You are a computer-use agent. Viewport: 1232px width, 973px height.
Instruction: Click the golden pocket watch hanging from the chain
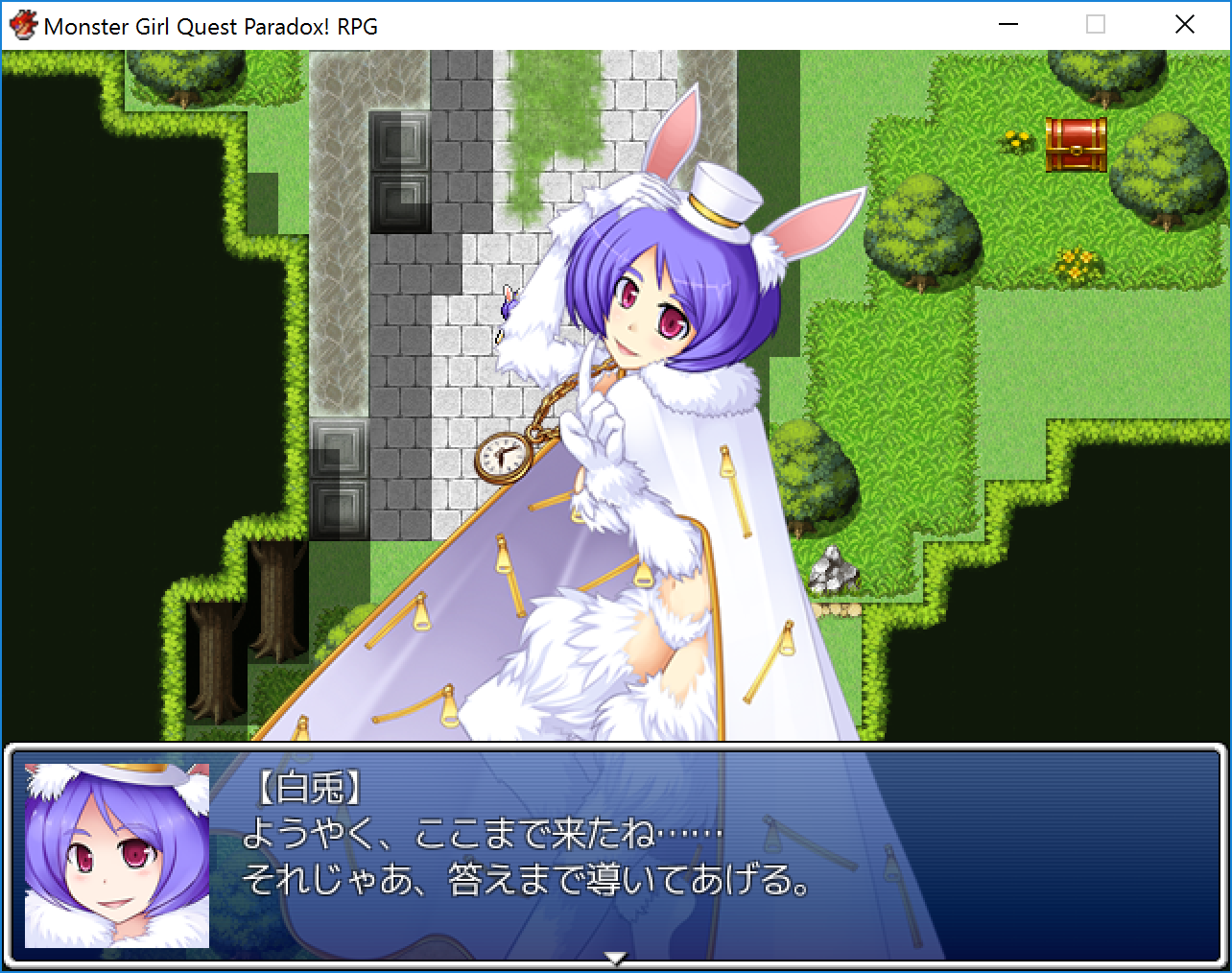(503, 458)
